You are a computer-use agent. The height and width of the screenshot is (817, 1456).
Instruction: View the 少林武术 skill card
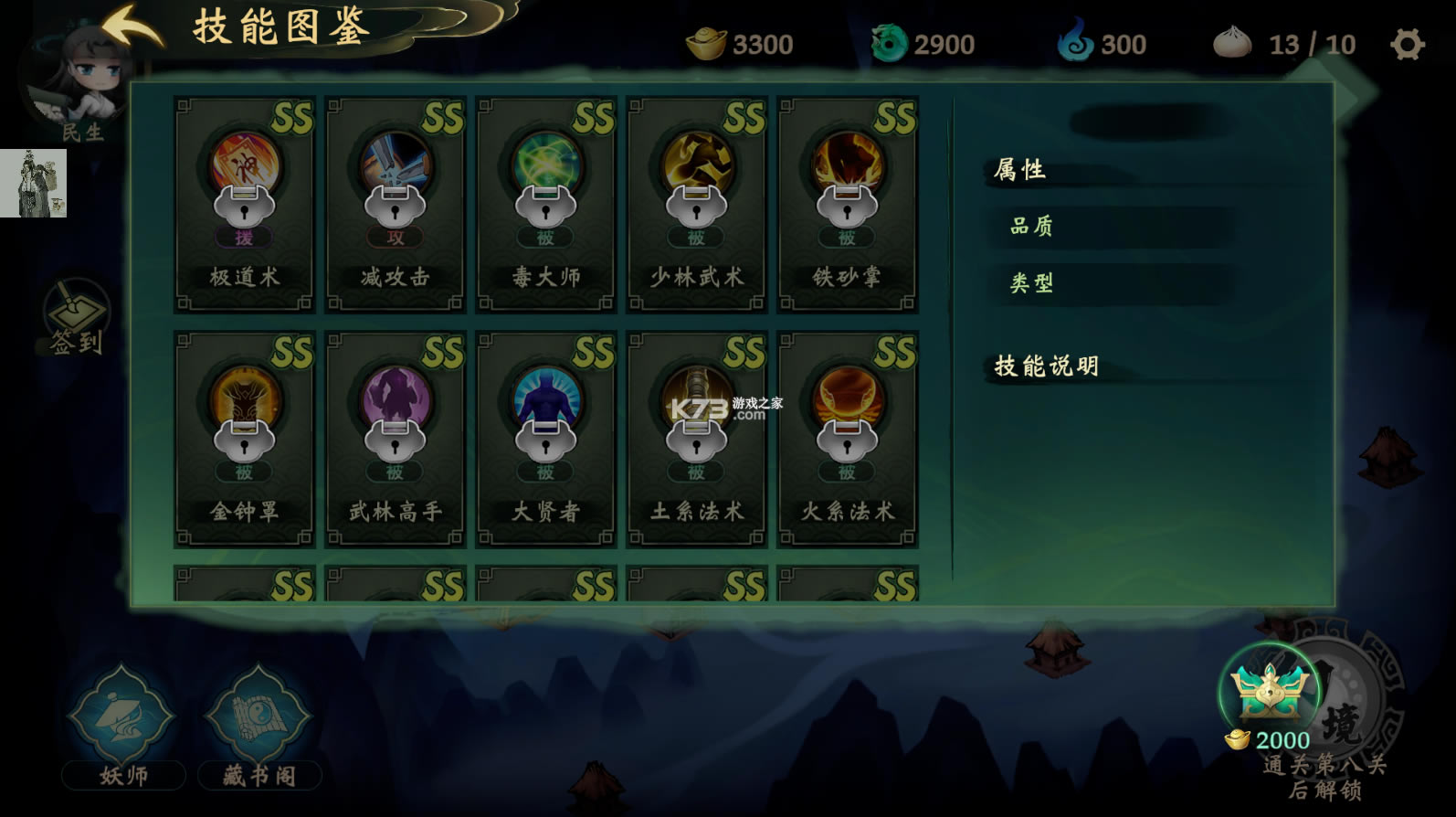point(697,205)
